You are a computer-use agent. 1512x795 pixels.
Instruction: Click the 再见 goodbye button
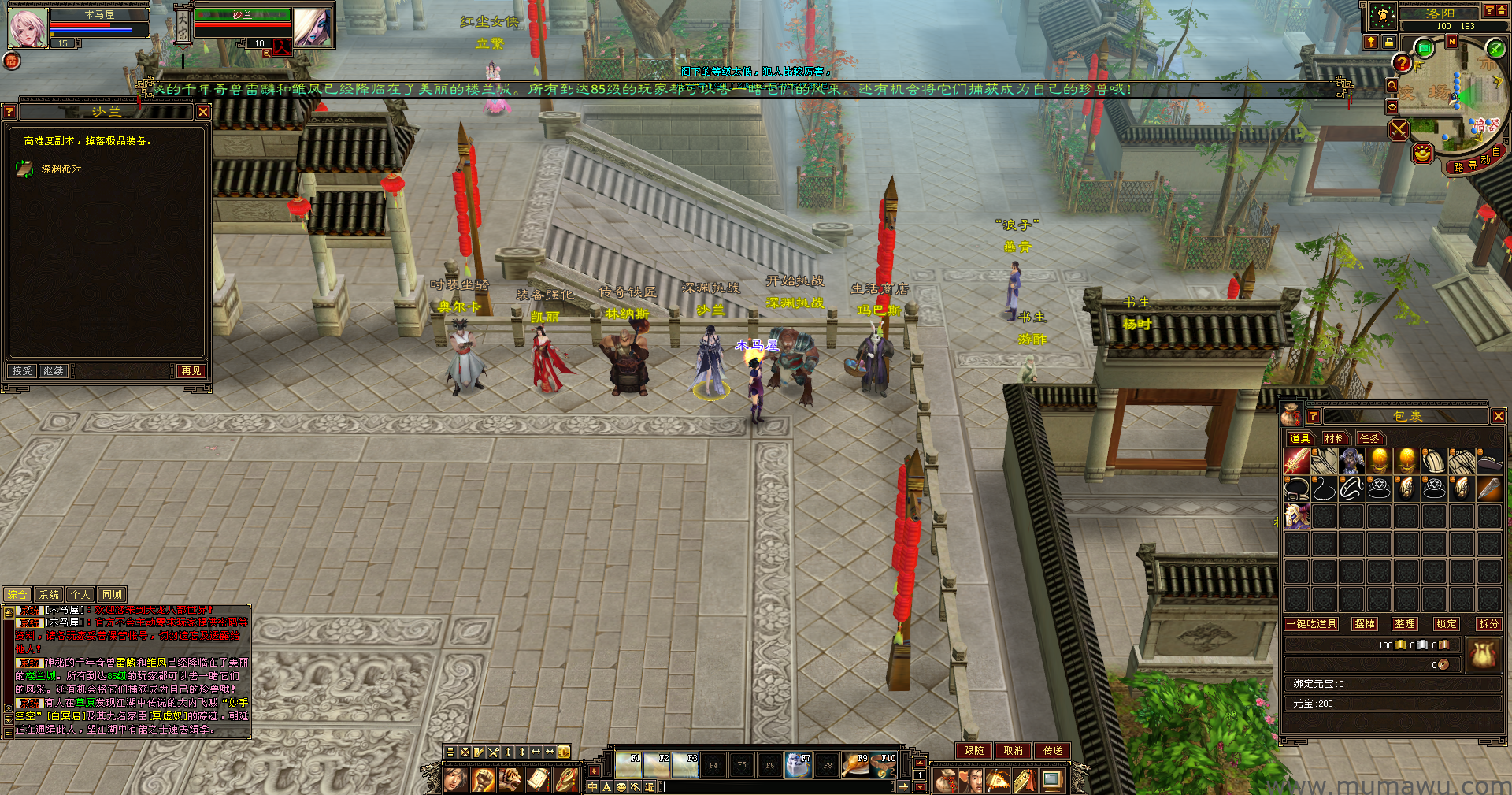pos(191,370)
